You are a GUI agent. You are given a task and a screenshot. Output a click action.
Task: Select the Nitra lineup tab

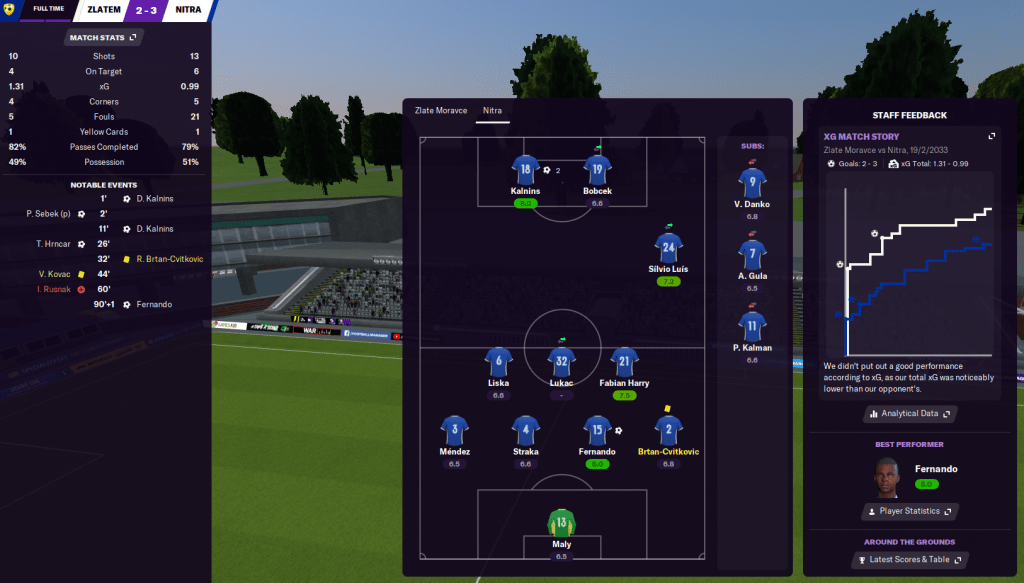point(492,110)
